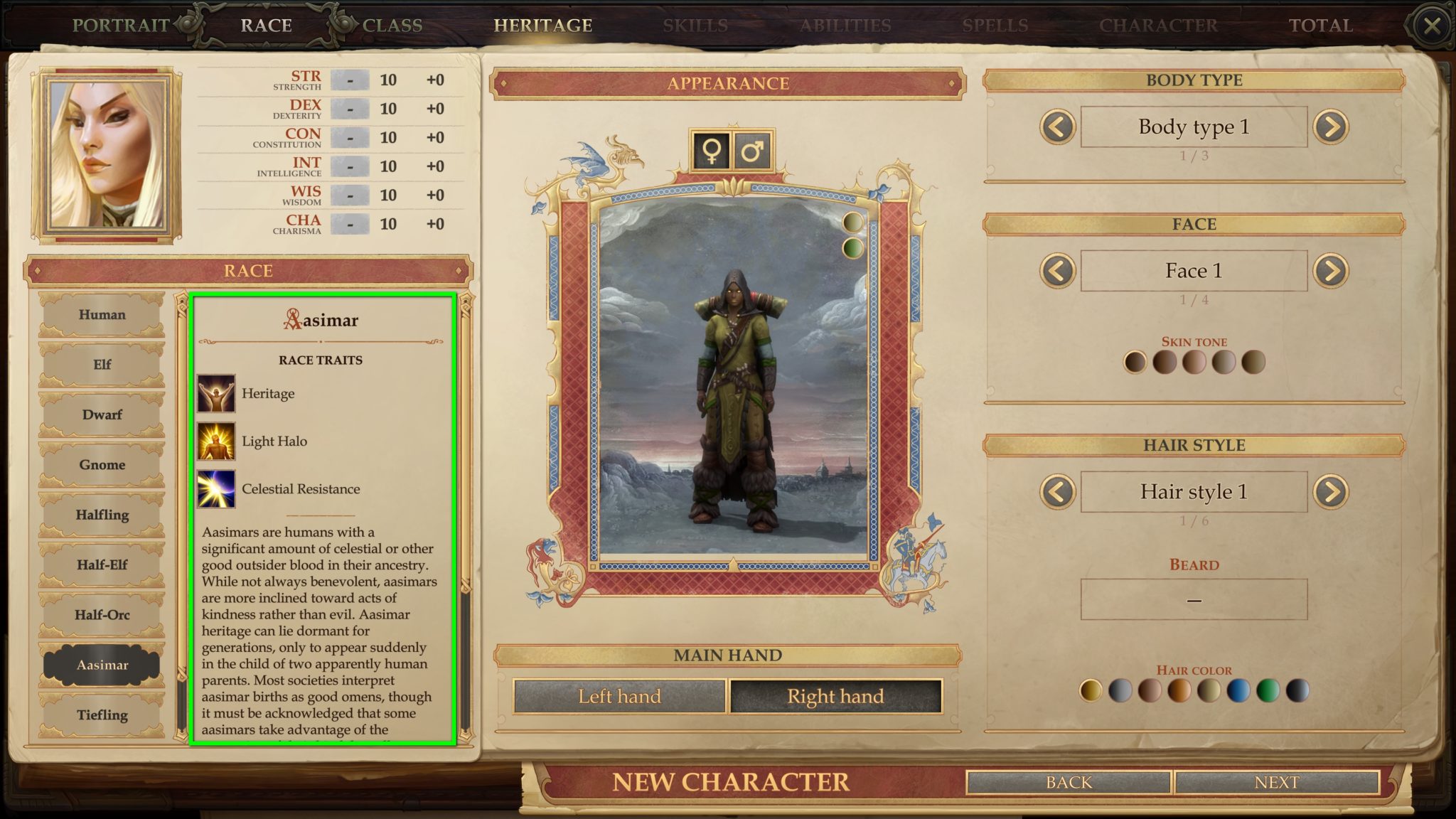Click the Light Halo trait icon
The width and height of the screenshot is (1456, 819).
click(x=218, y=441)
